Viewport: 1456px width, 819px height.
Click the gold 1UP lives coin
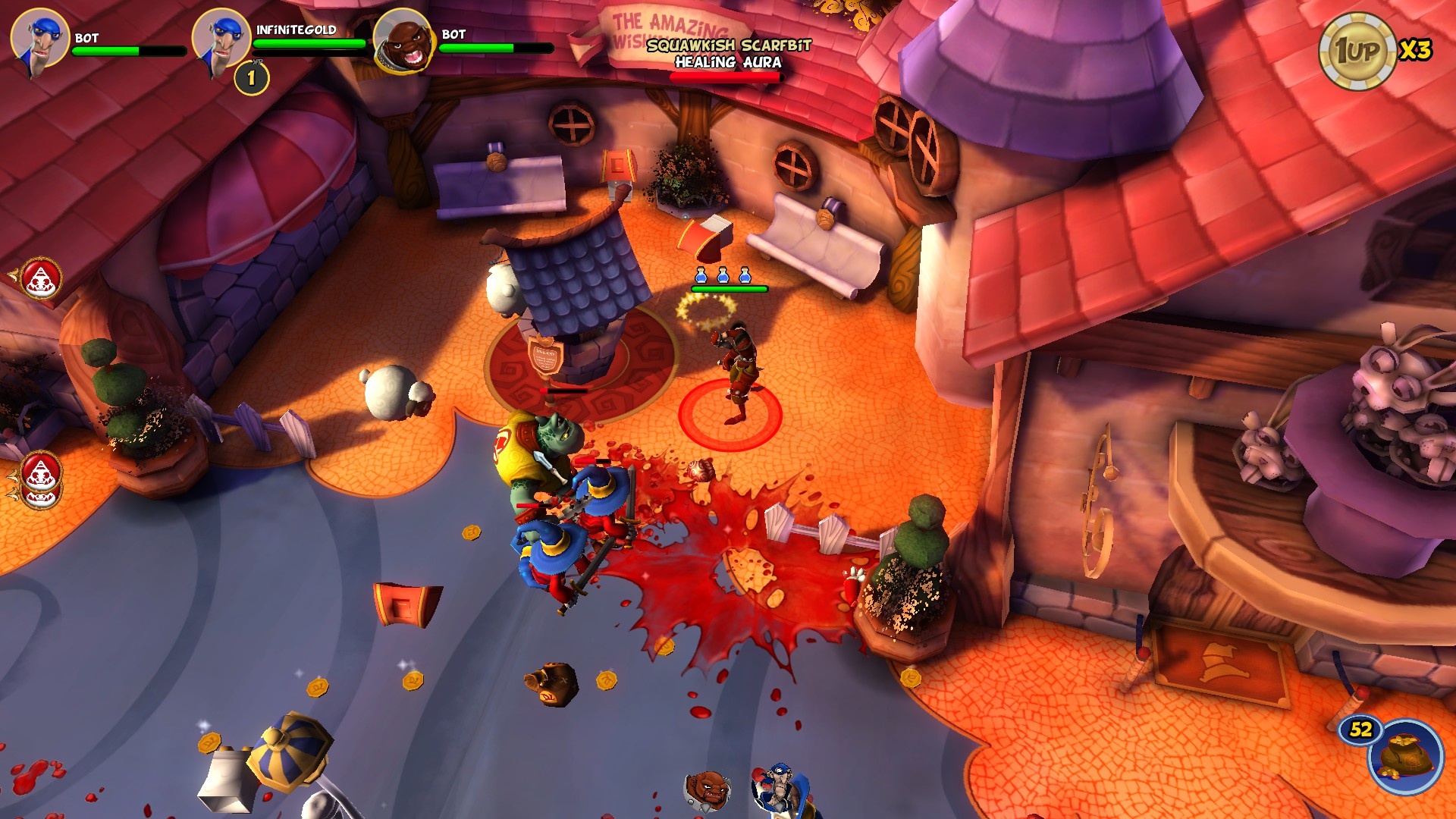[x=1357, y=51]
